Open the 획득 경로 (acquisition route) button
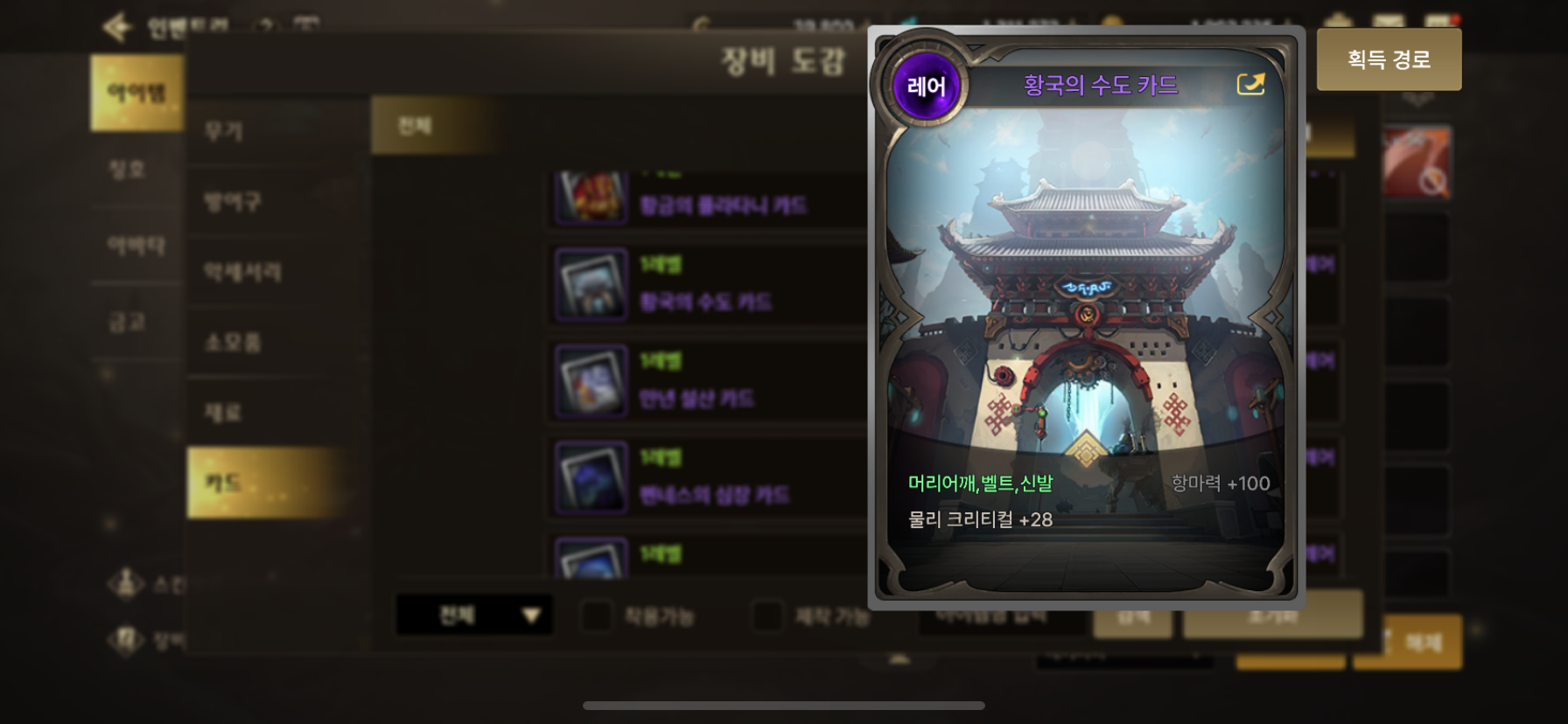Viewport: 1568px width, 724px height. point(1389,59)
